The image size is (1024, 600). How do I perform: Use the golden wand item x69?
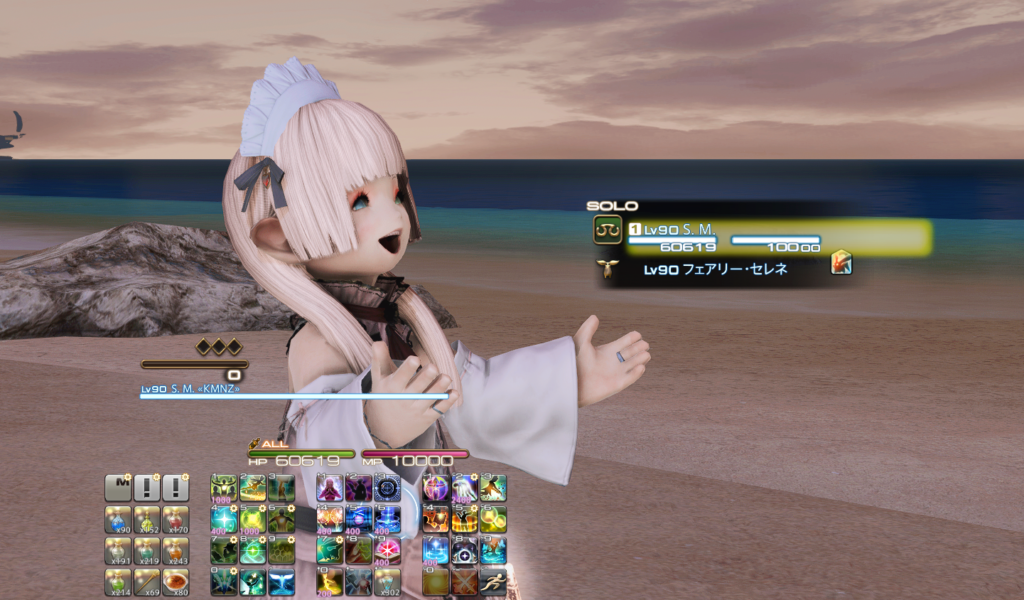pos(147,582)
